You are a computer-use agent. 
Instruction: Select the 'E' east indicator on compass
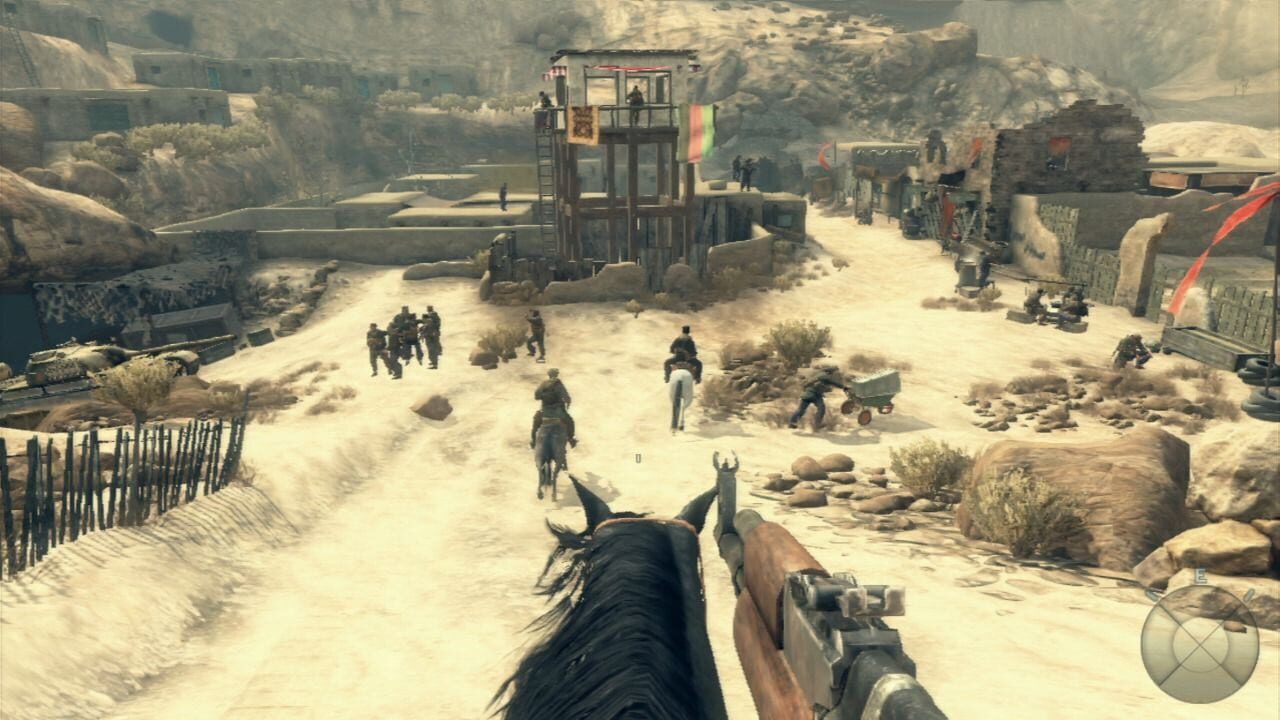coord(1201,574)
